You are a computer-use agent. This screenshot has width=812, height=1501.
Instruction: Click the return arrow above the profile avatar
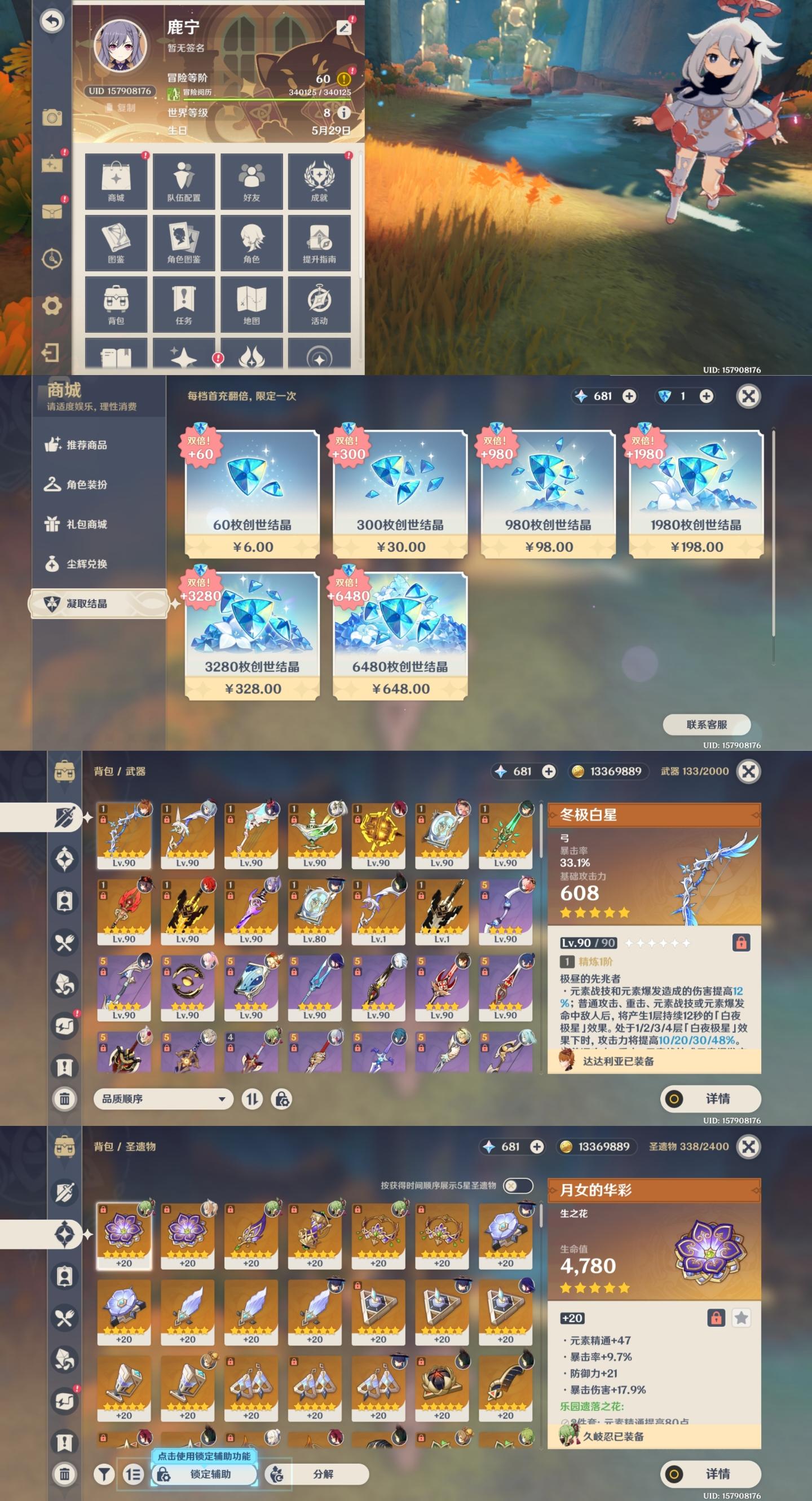pos(52,21)
